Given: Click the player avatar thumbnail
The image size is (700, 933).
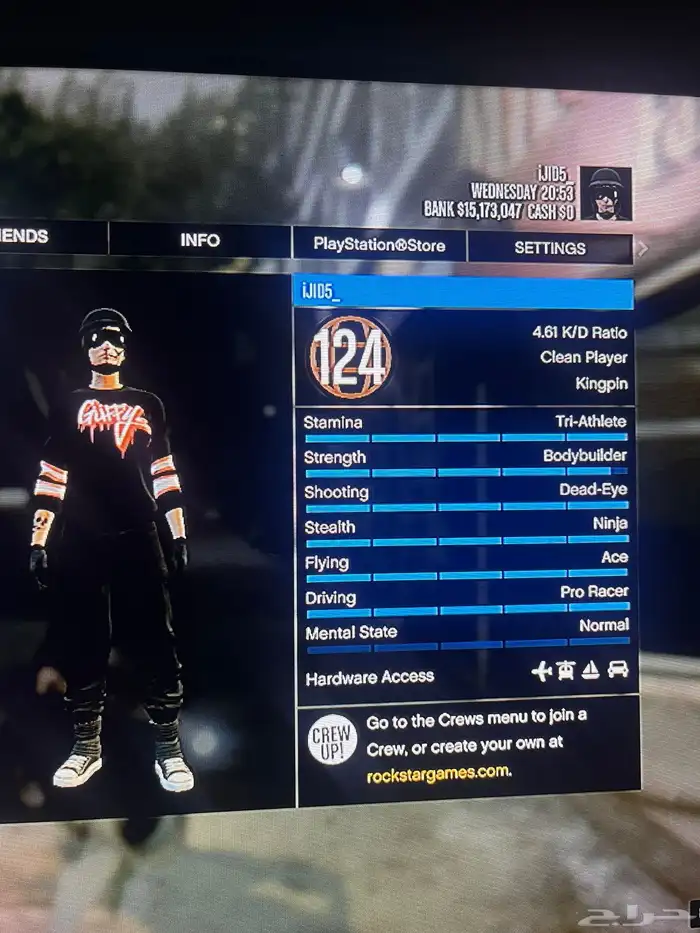Looking at the screenshot, I should [x=606, y=193].
